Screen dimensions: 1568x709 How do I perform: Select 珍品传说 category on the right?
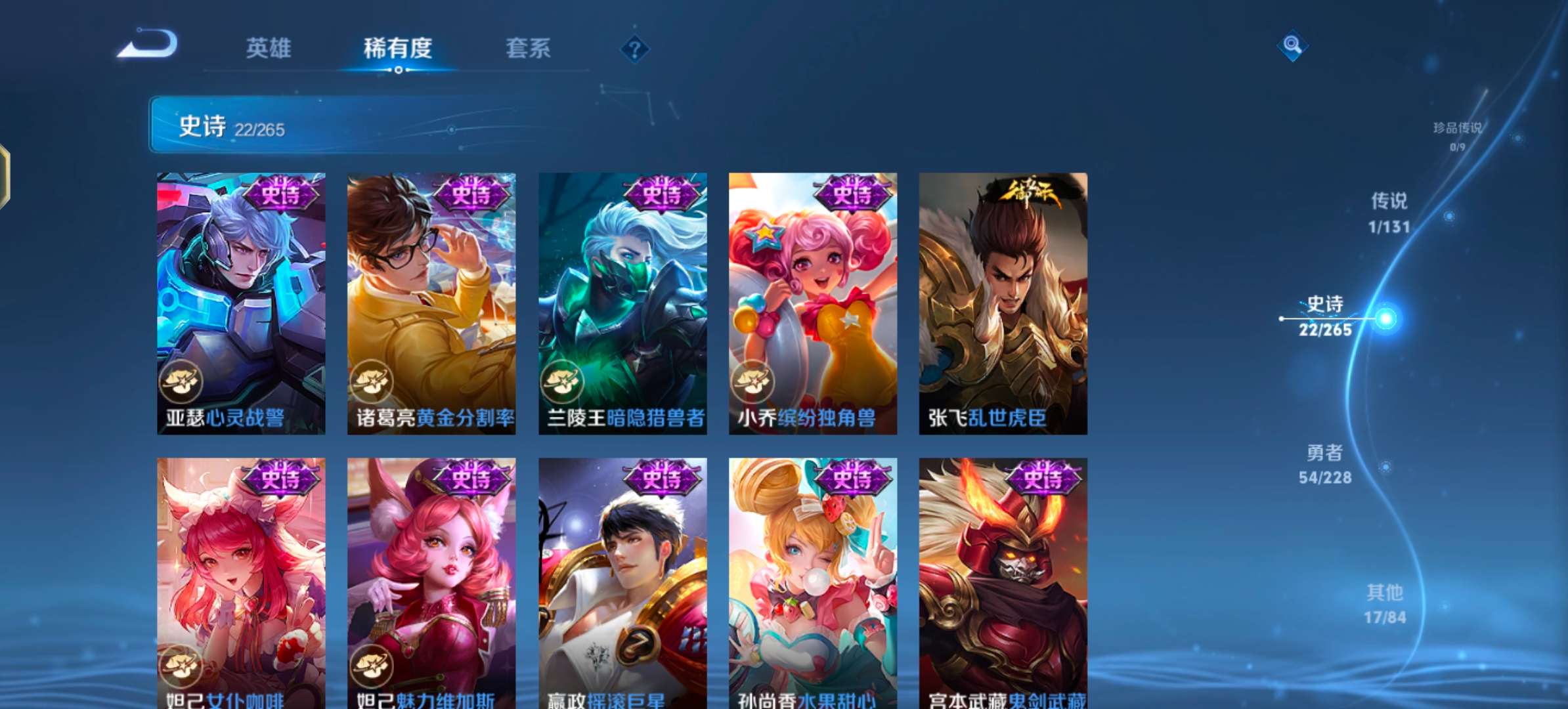click(1456, 131)
